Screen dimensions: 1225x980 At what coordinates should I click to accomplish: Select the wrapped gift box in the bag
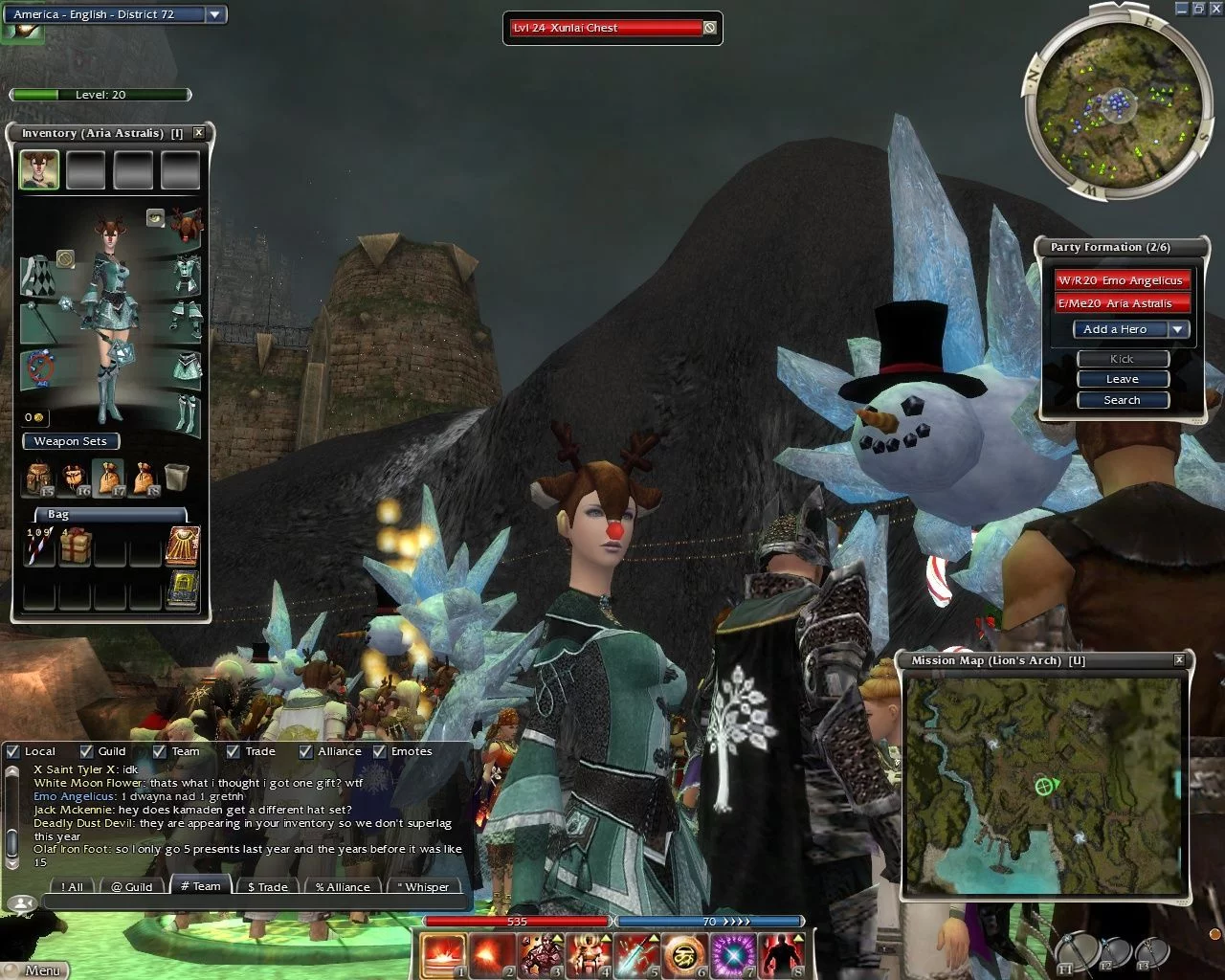coord(75,546)
